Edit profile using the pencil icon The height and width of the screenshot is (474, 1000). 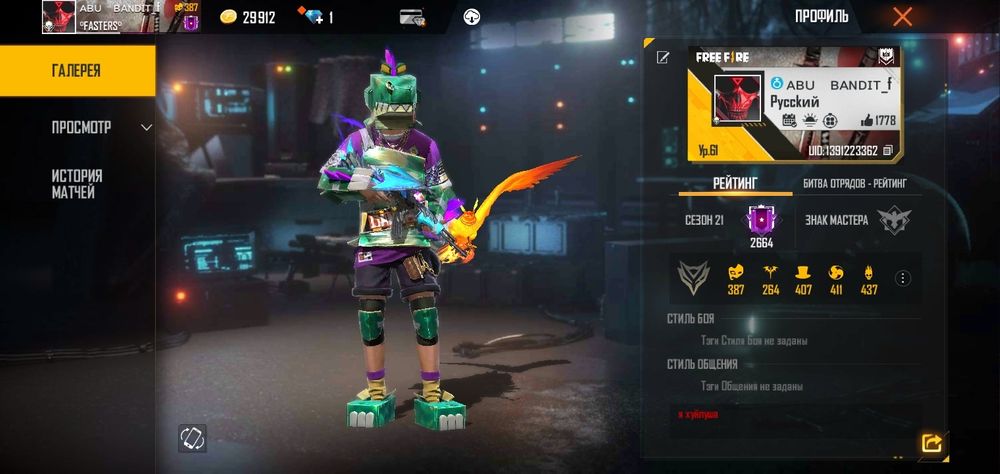(x=662, y=58)
